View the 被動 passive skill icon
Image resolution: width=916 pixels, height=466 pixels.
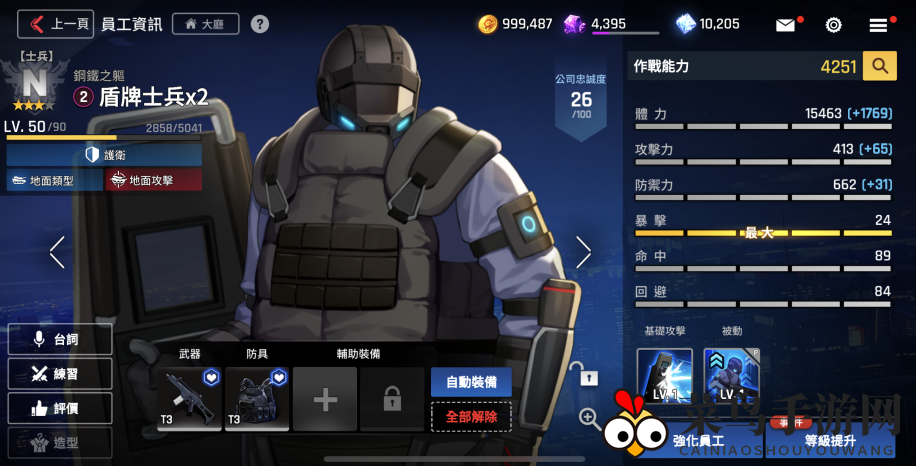tap(731, 376)
